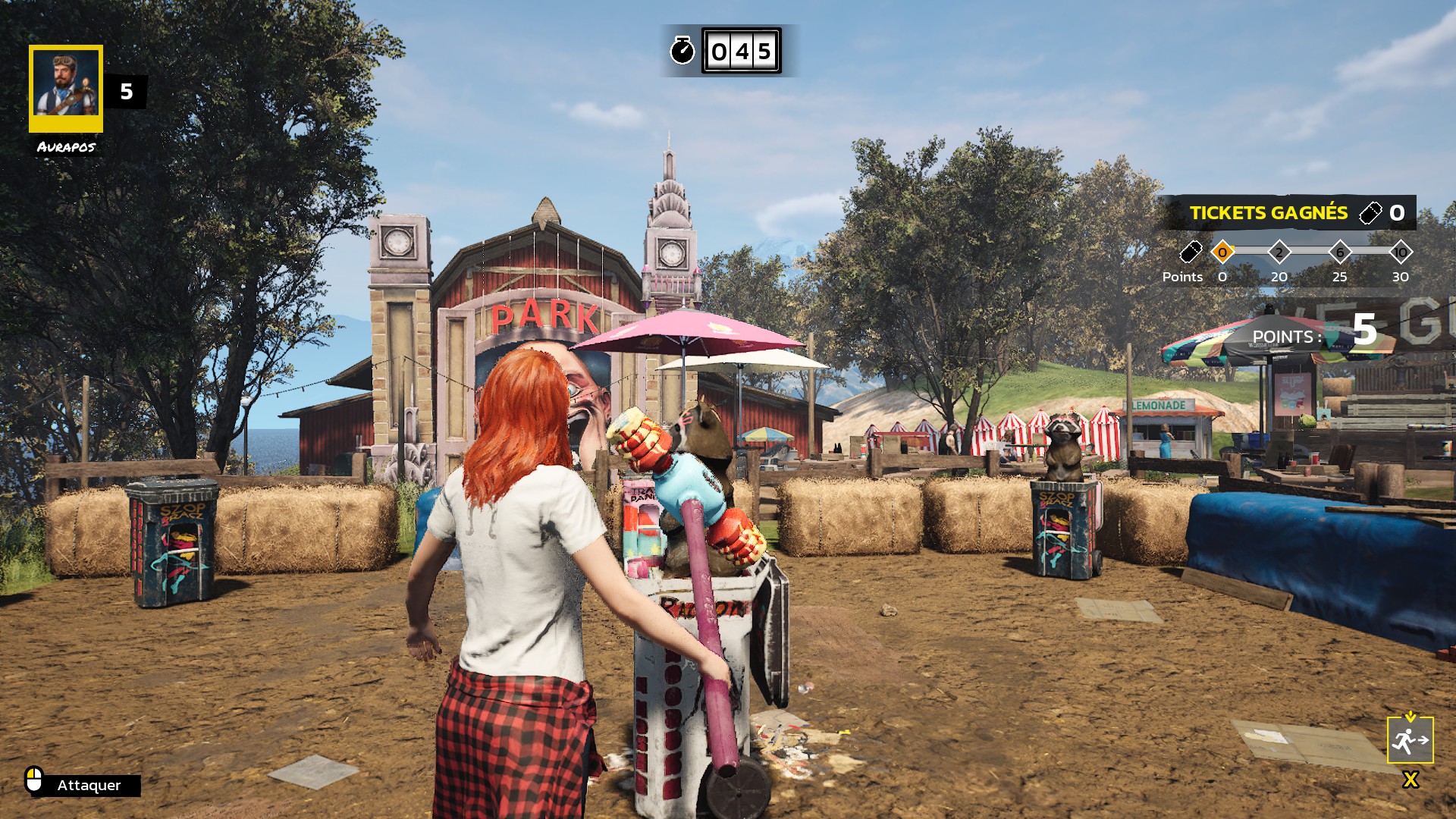This screenshot has height=819, width=1456.
Task: Select the 30 points ticket milestone
Action: click(1400, 253)
